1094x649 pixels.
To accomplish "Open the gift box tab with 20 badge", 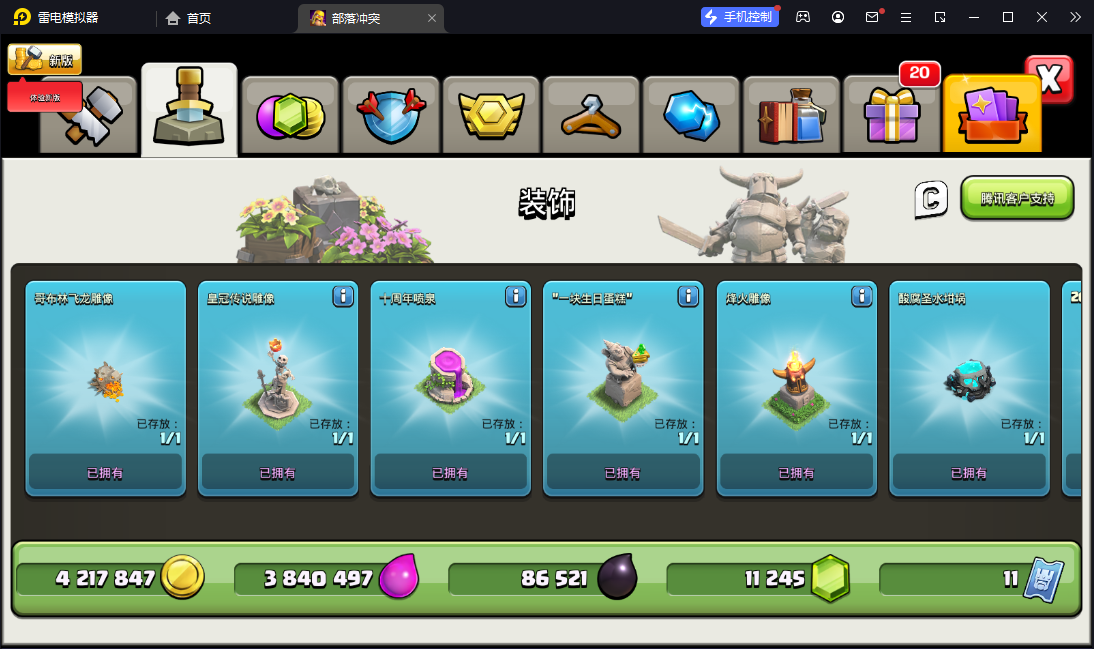I will point(891,115).
